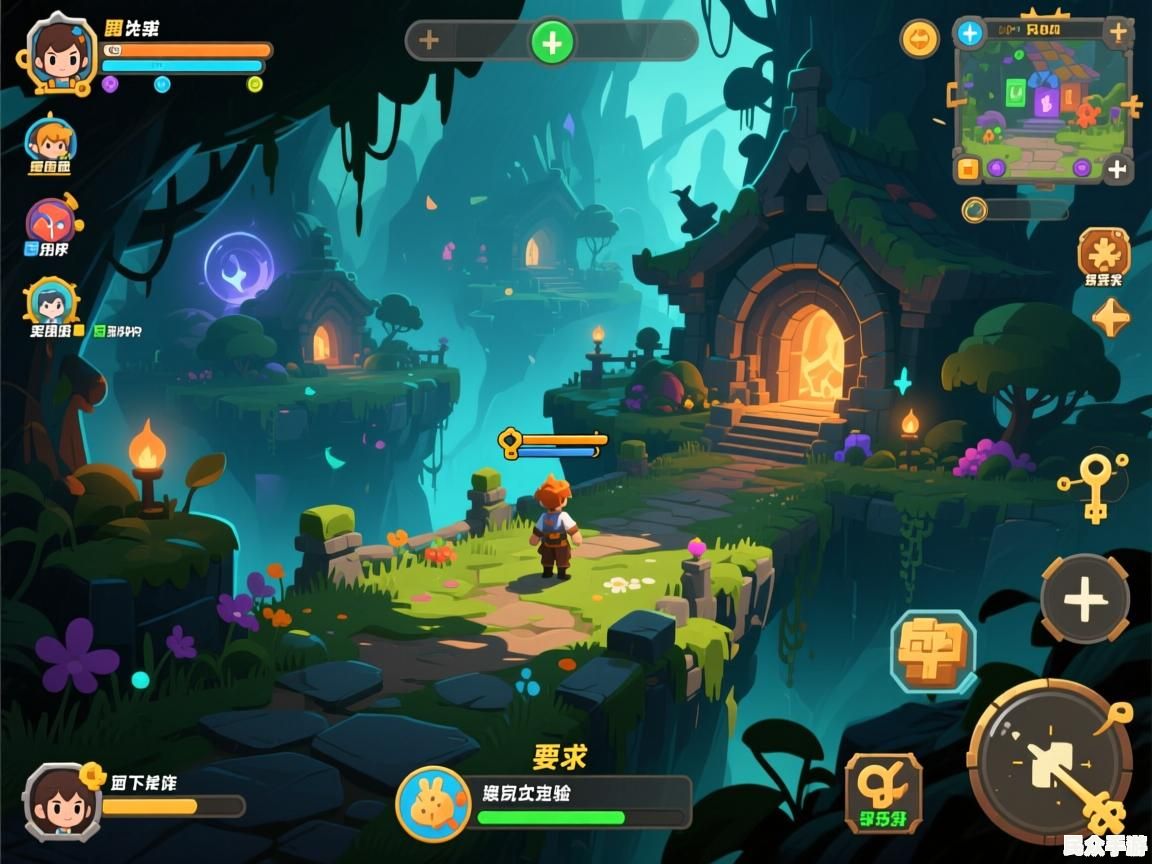Click the brown-haired portrait at bottom-left
Viewport: 1152px width, 864px height.
(x=62, y=802)
